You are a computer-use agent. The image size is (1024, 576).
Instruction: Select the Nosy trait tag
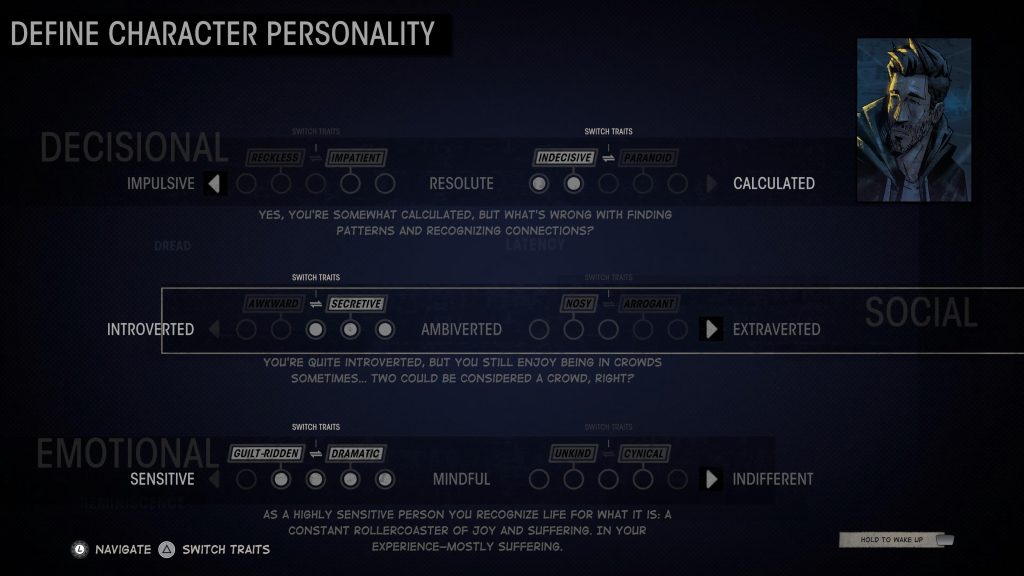580,303
